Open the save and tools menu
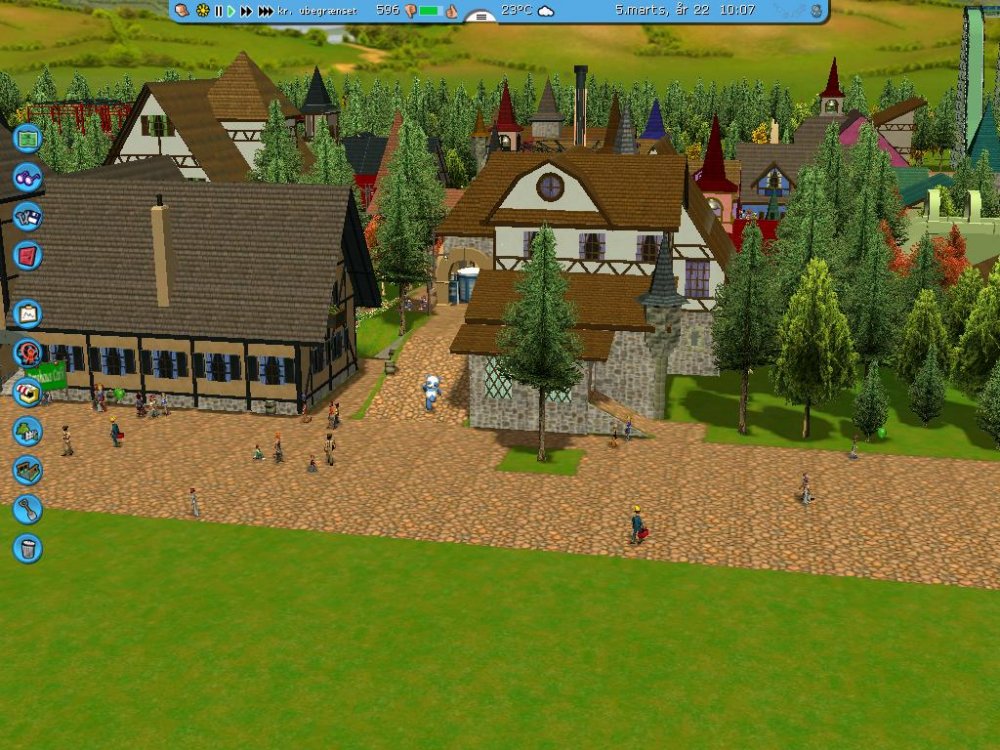Image resolution: width=1000 pixels, height=750 pixels. (27, 217)
